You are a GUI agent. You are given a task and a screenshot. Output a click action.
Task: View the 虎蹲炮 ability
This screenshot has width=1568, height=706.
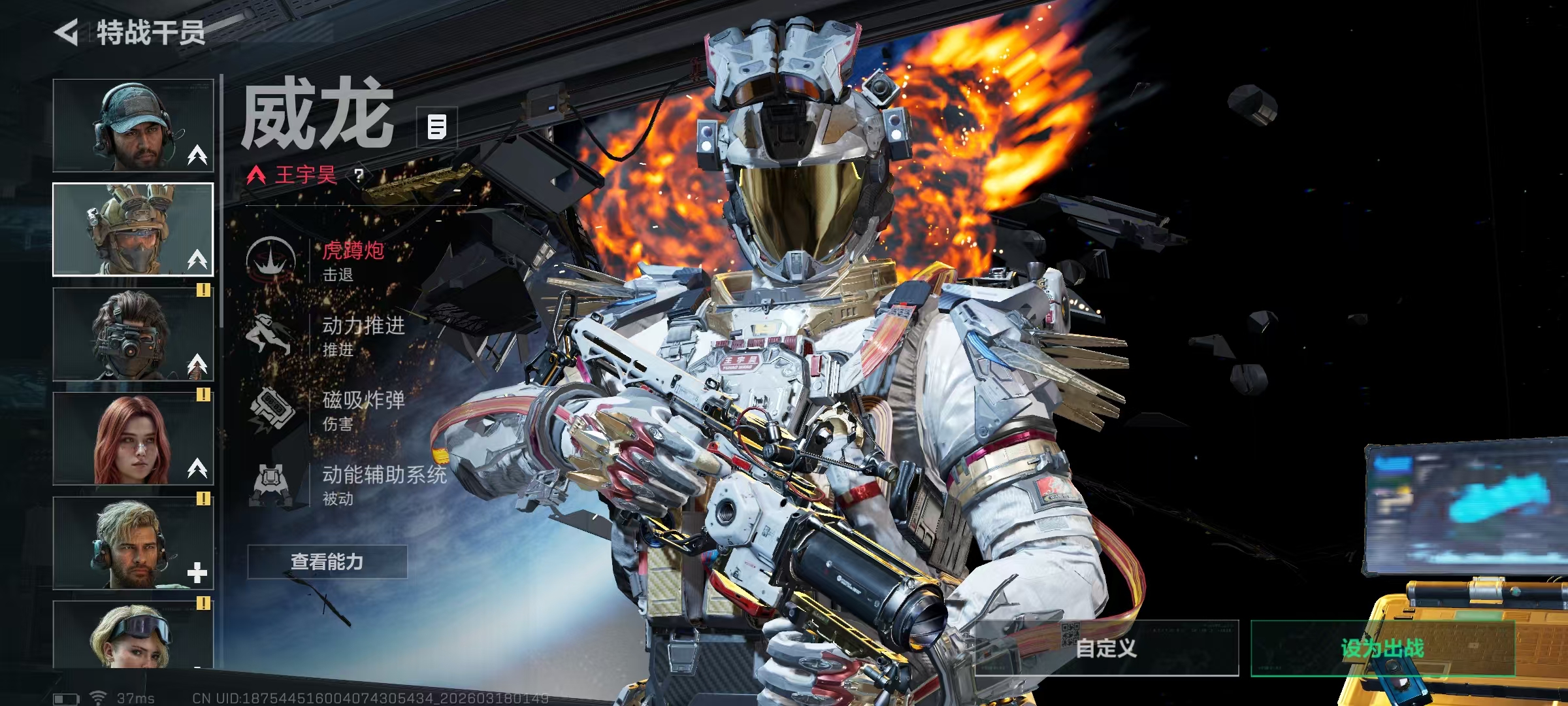tap(353, 260)
